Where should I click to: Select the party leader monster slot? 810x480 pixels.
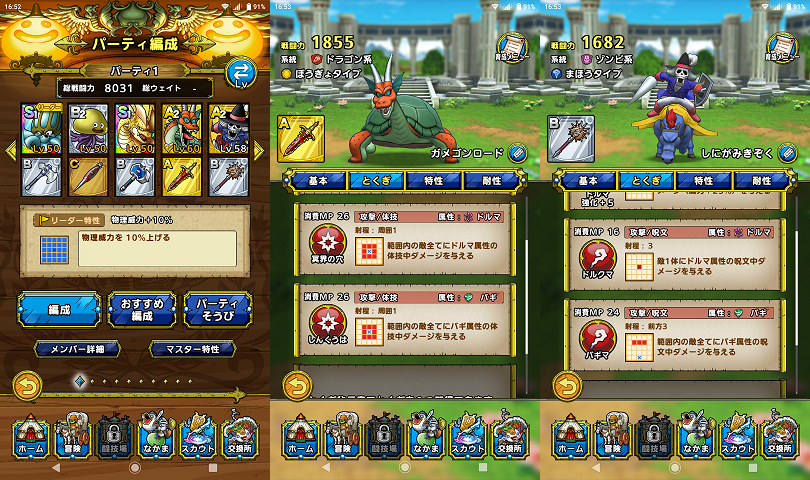tap(41, 129)
